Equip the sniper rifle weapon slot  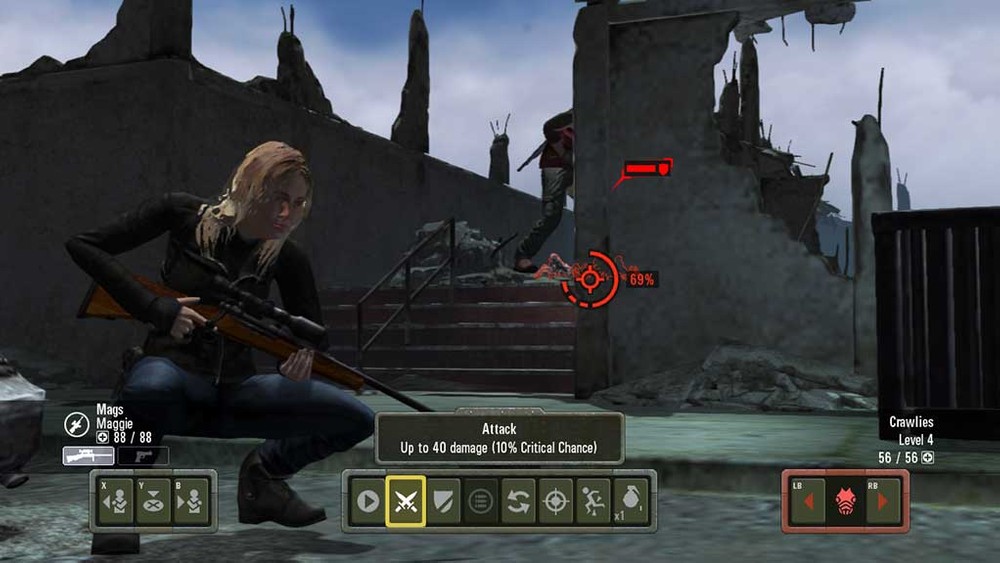tap(88, 456)
